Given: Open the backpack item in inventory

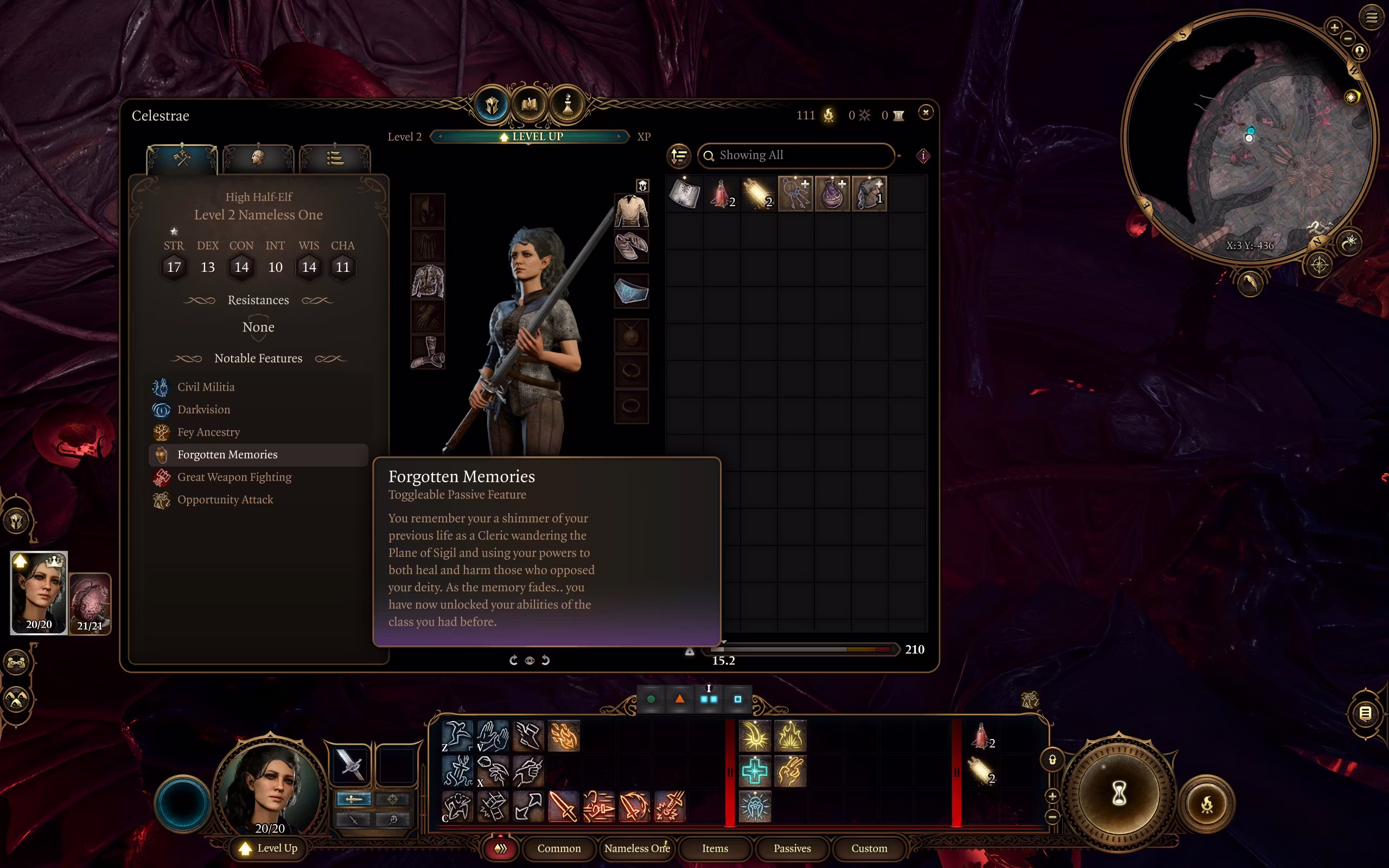Looking at the screenshot, I should 869,194.
